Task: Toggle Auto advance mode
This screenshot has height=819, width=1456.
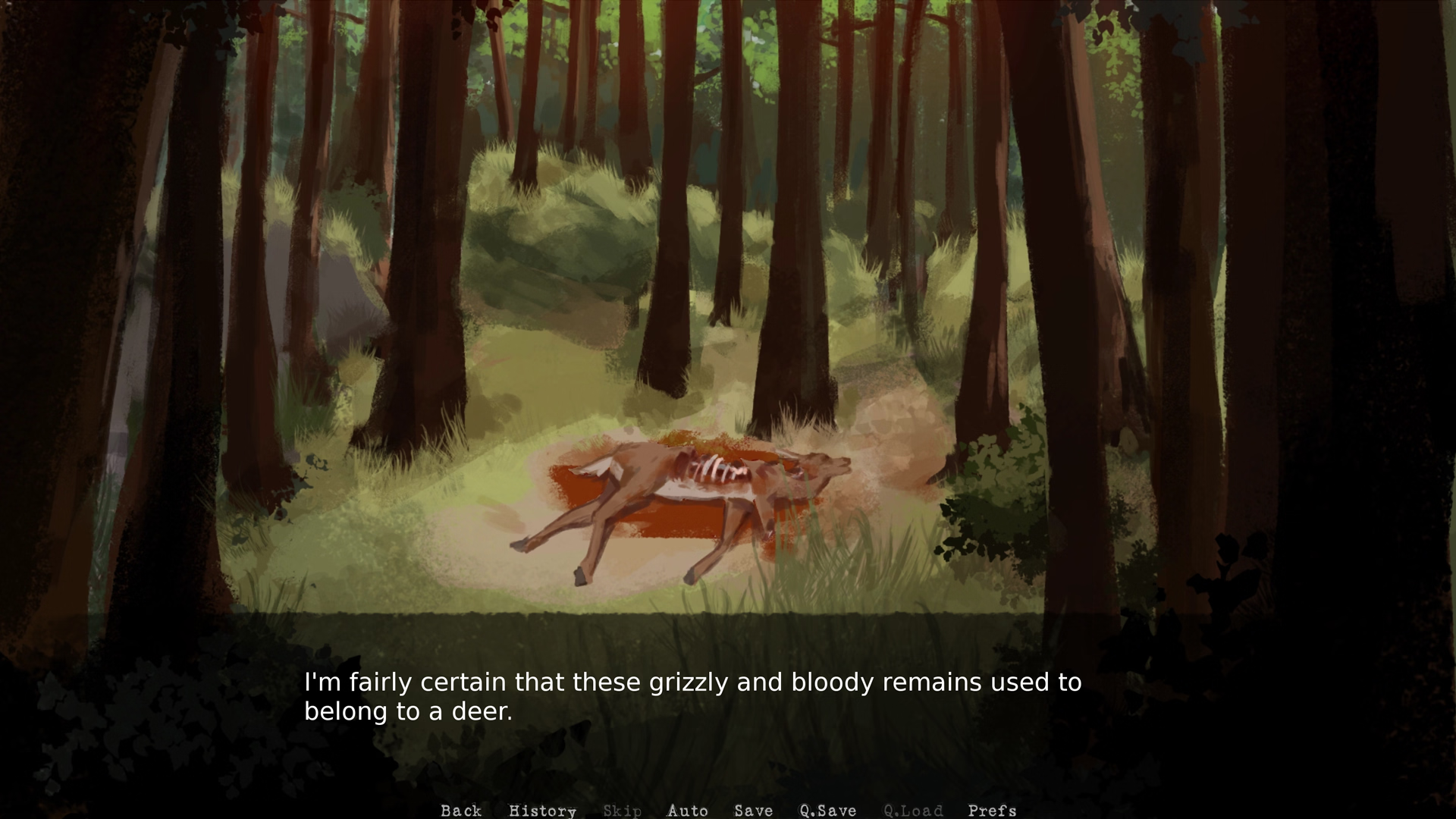Action: click(x=687, y=811)
